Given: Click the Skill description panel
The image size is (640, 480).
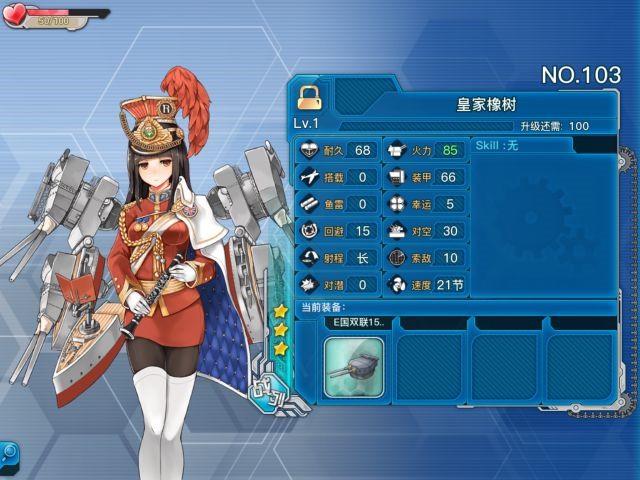Looking at the screenshot, I should pyautogui.click(x=545, y=215).
